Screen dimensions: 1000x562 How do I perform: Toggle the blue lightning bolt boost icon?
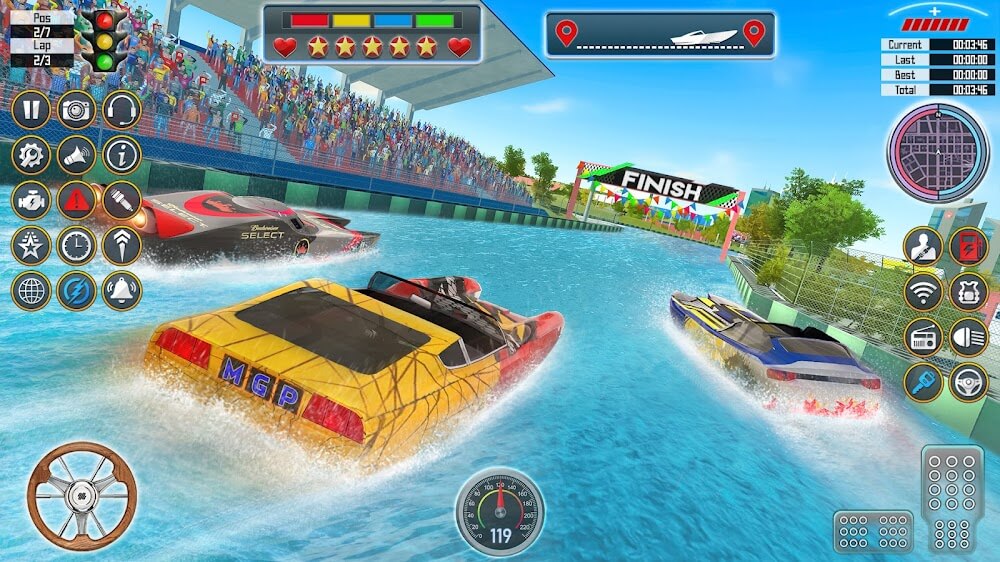[x=76, y=290]
